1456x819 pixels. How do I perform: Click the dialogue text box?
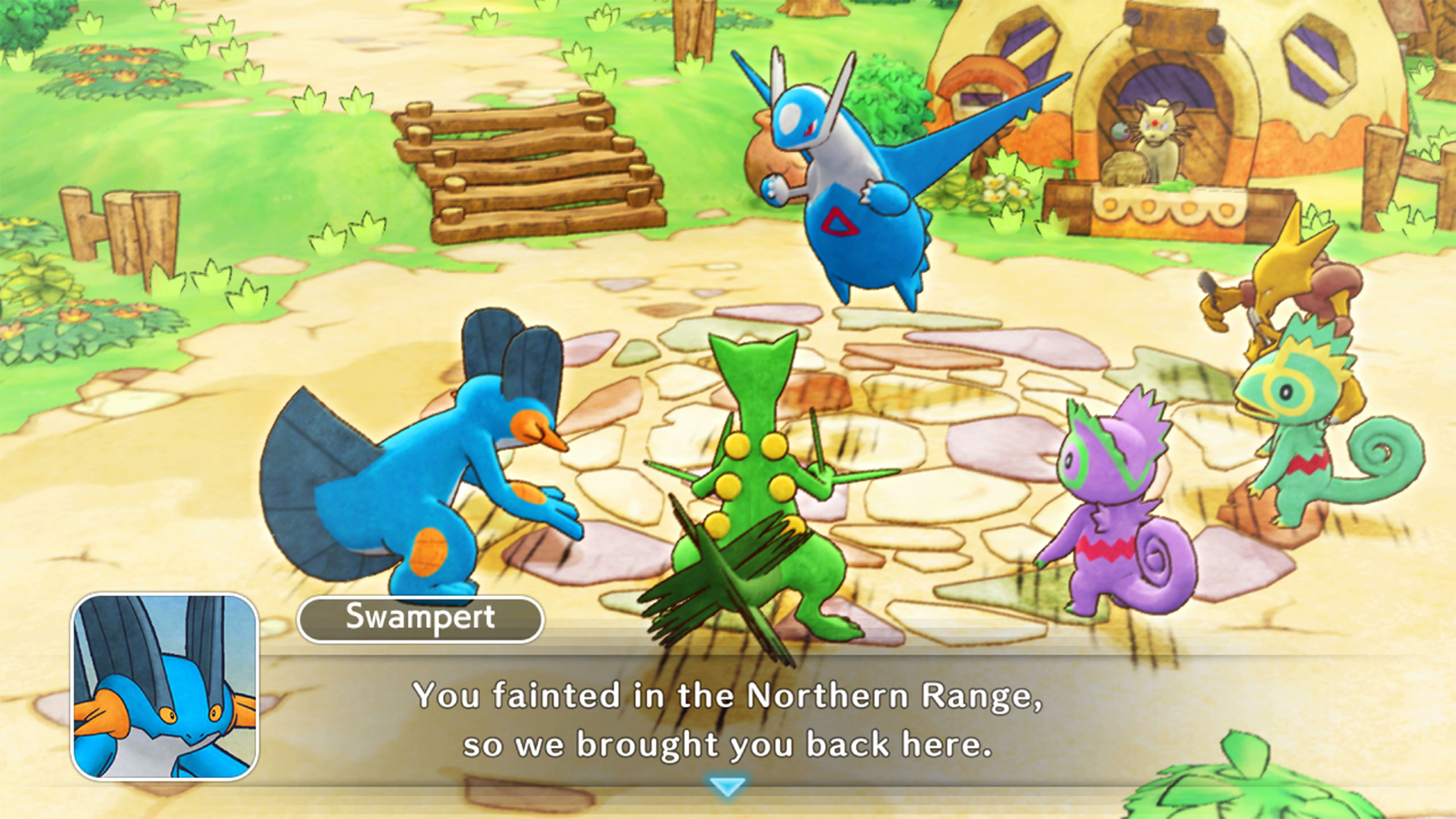click(x=728, y=719)
